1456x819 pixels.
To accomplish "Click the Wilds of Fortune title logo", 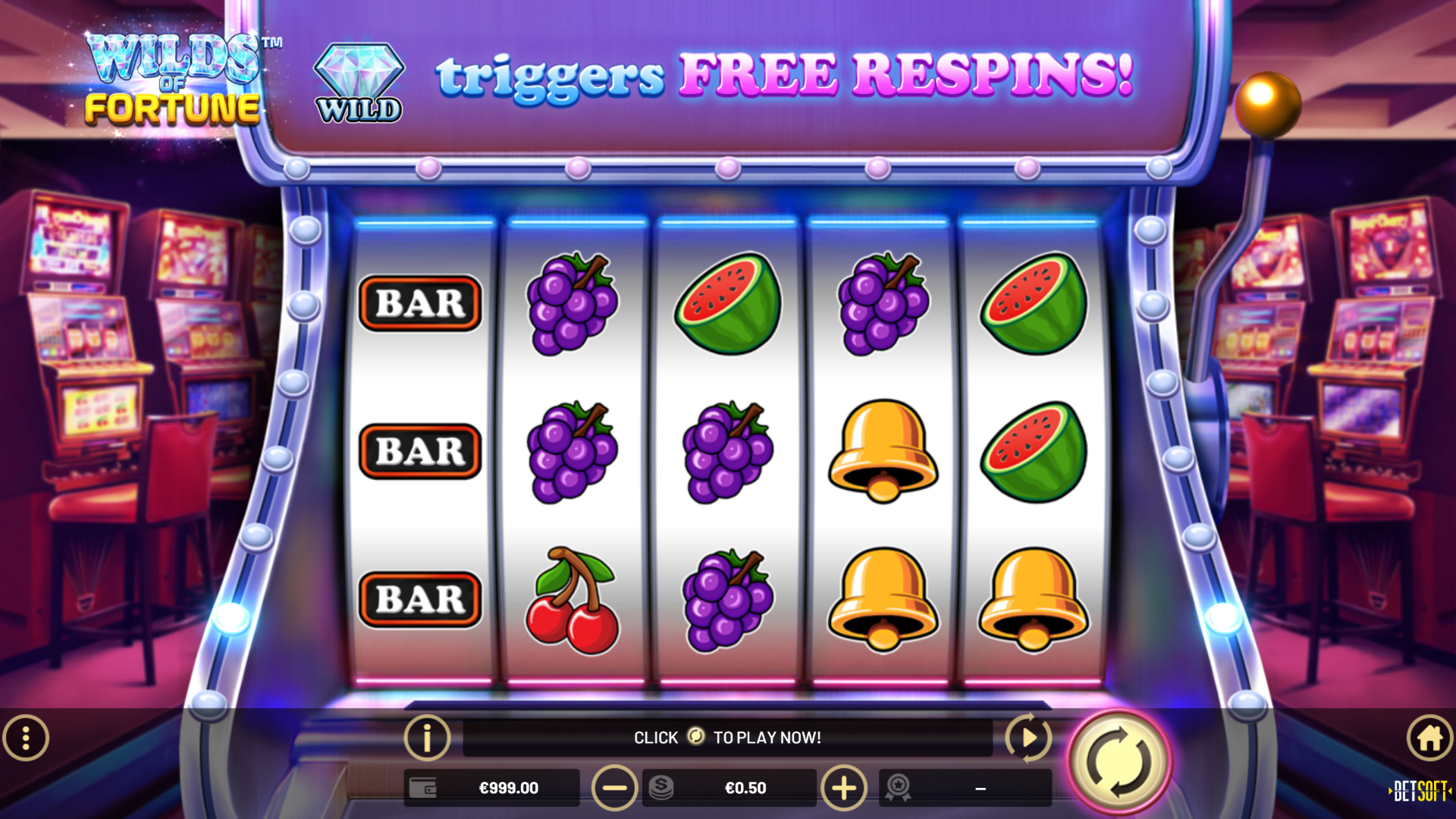I will (x=173, y=80).
